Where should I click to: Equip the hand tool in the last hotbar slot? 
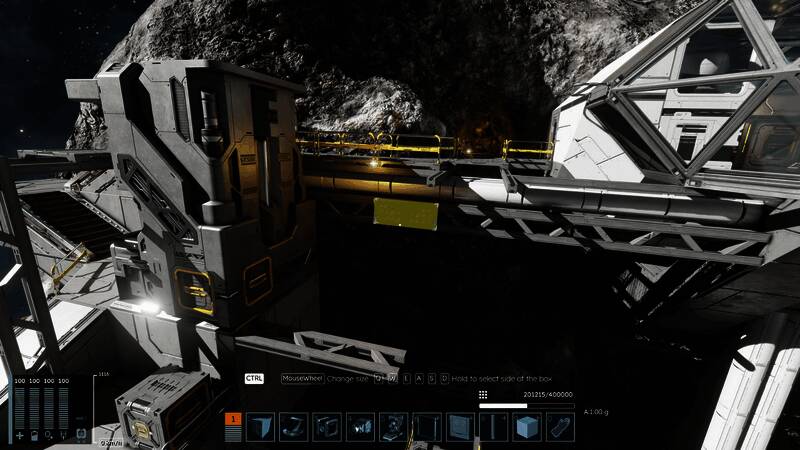point(560,427)
